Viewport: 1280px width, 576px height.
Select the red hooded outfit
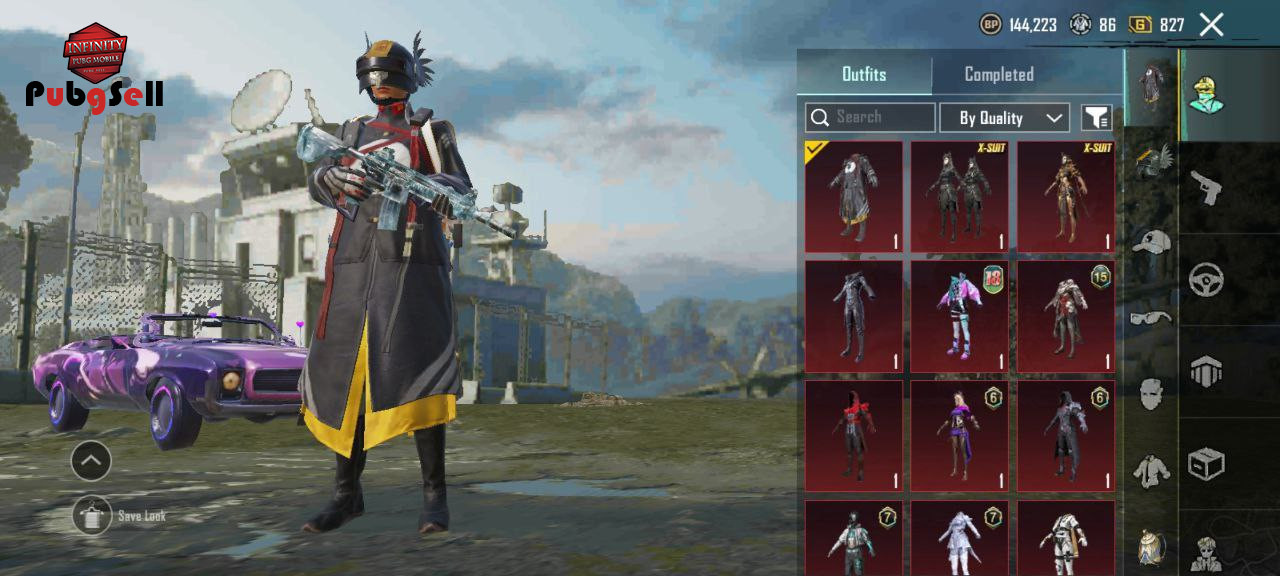pos(854,436)
